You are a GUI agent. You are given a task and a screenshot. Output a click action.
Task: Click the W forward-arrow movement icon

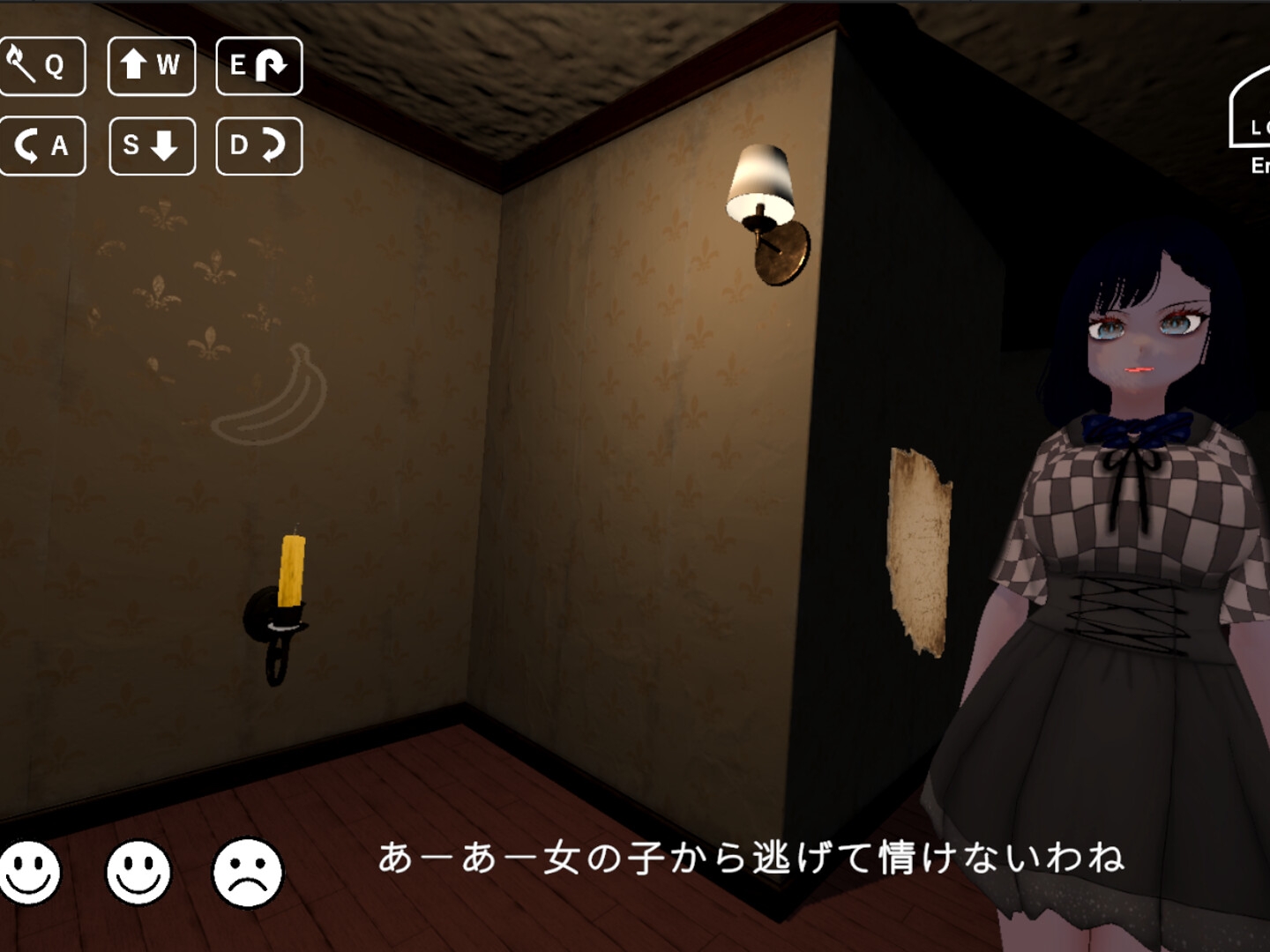(x=151, y=64)
